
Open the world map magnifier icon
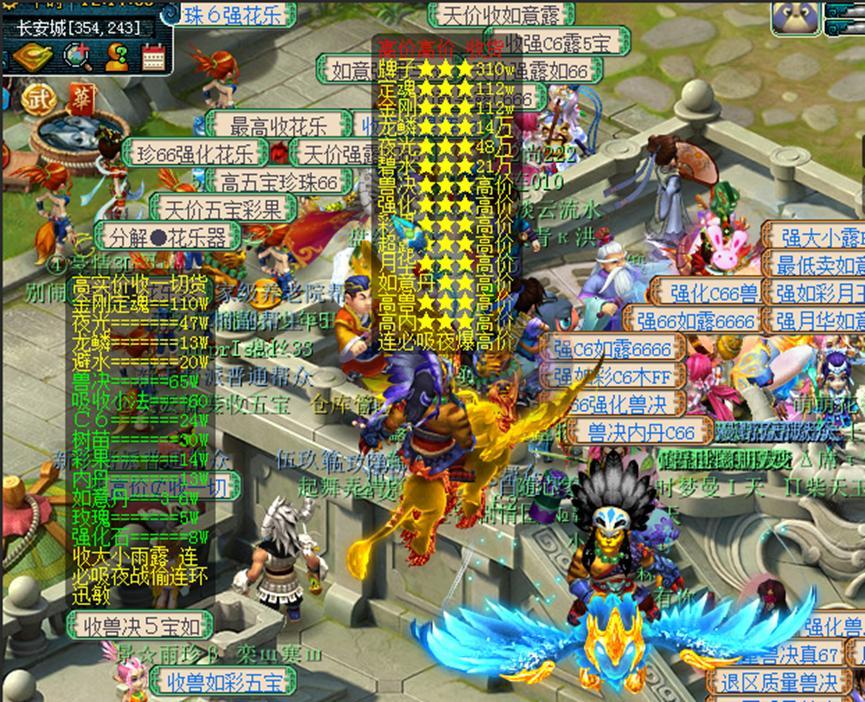click(x=77, y=57)
